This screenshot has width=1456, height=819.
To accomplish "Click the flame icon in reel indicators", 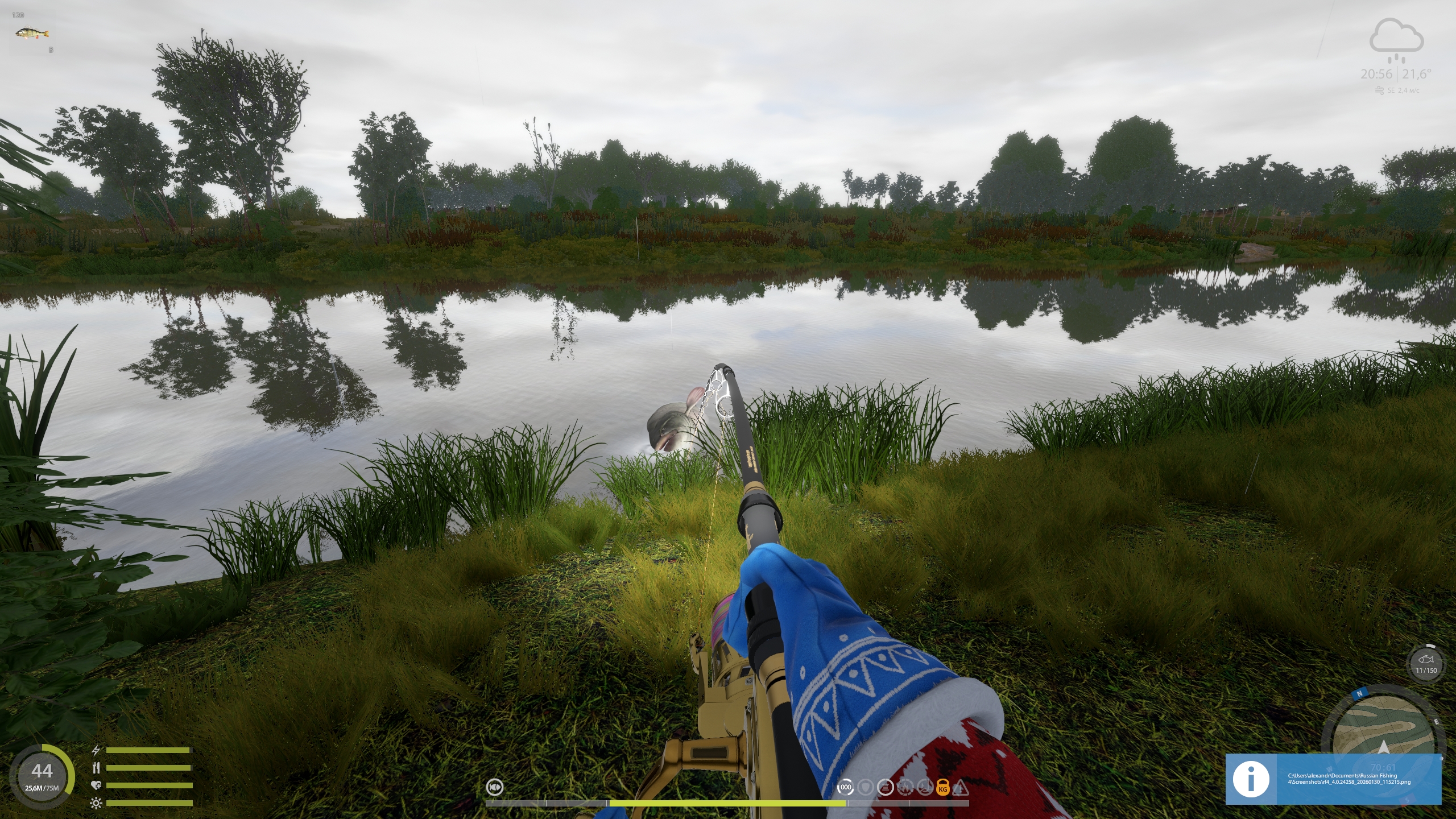I will tap(904, 788).
